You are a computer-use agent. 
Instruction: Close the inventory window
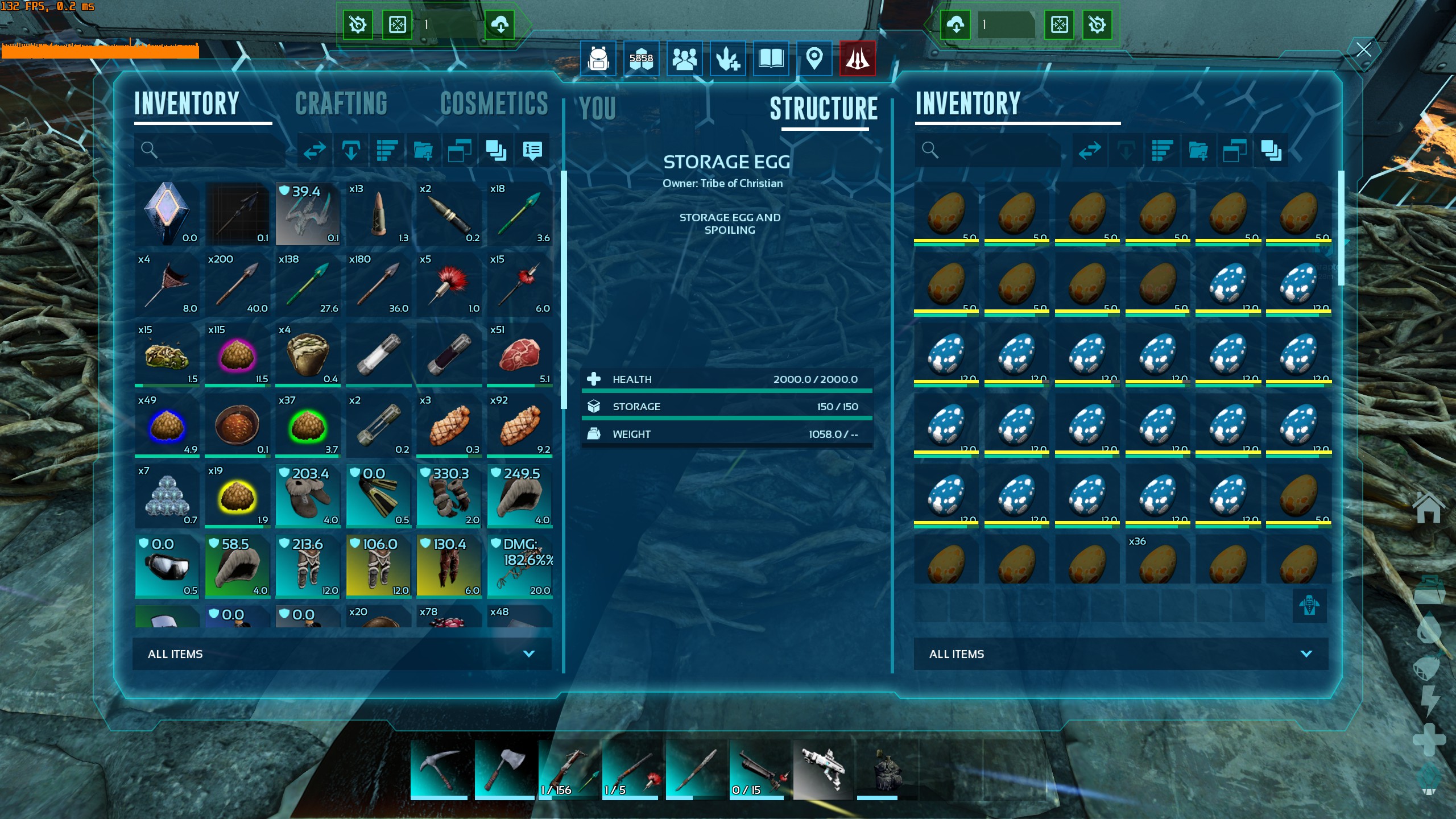[1363, 50]
